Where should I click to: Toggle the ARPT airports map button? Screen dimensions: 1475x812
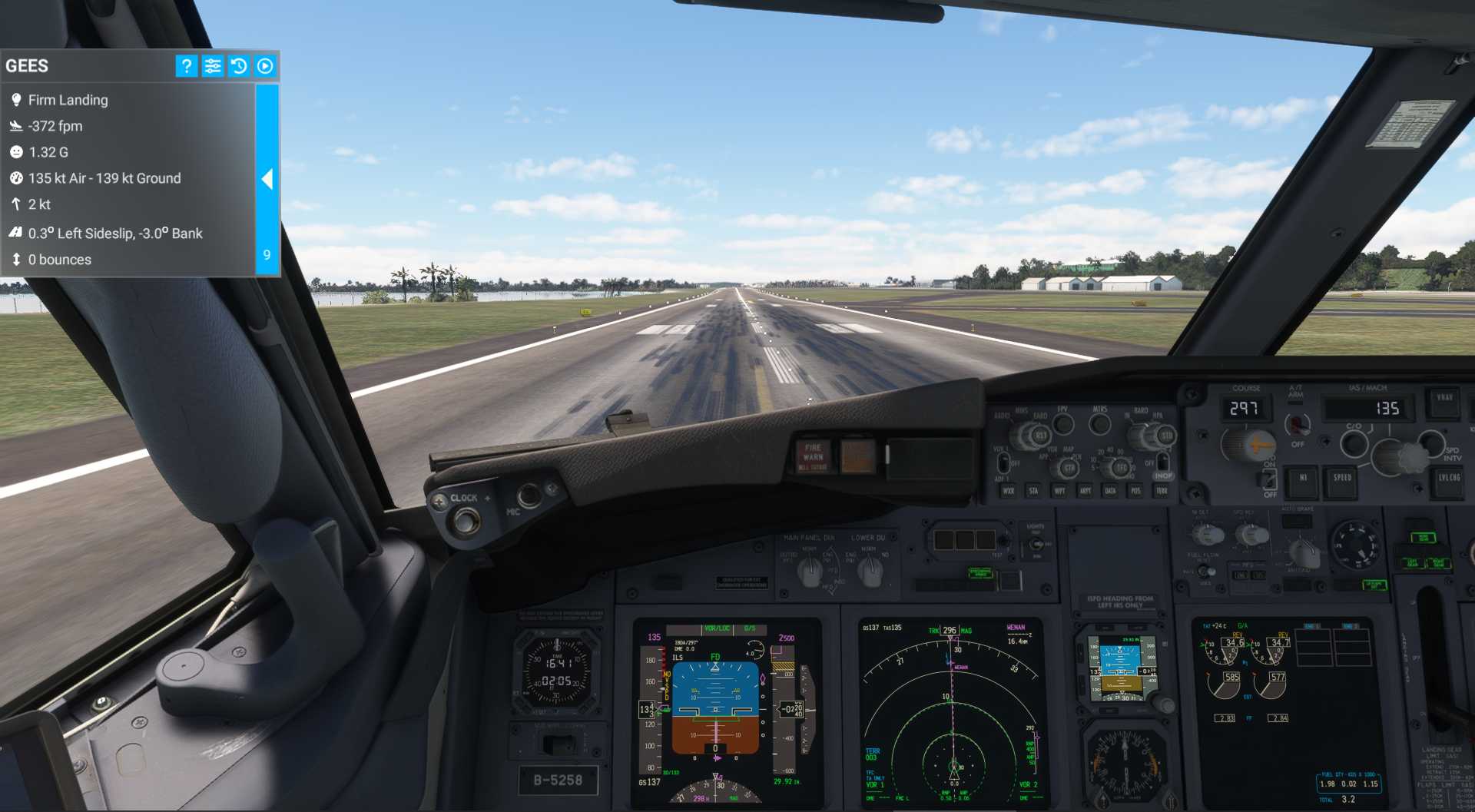pos(1085,491)
